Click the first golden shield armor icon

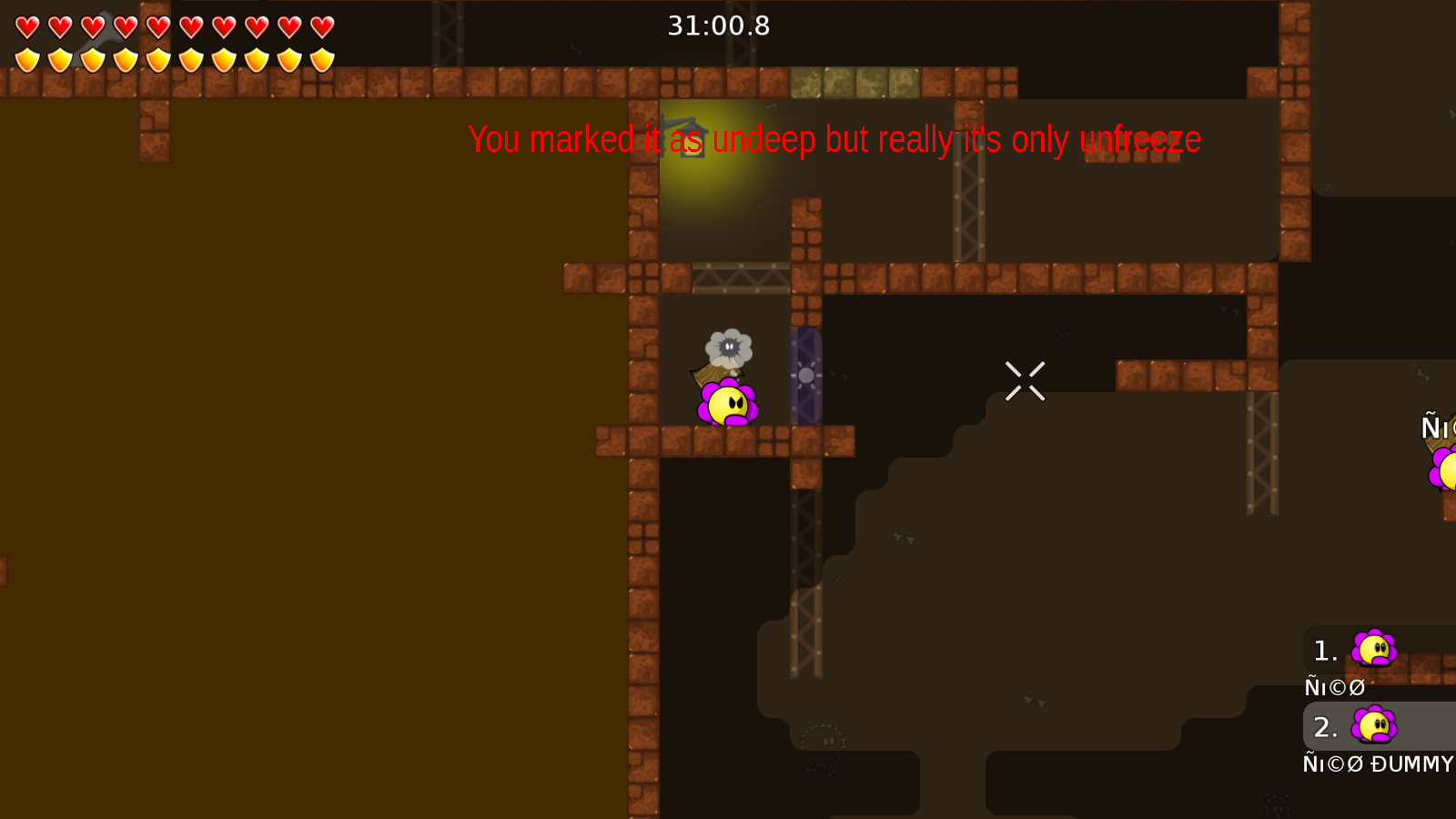pyautogui.click(x=27, y=58)
